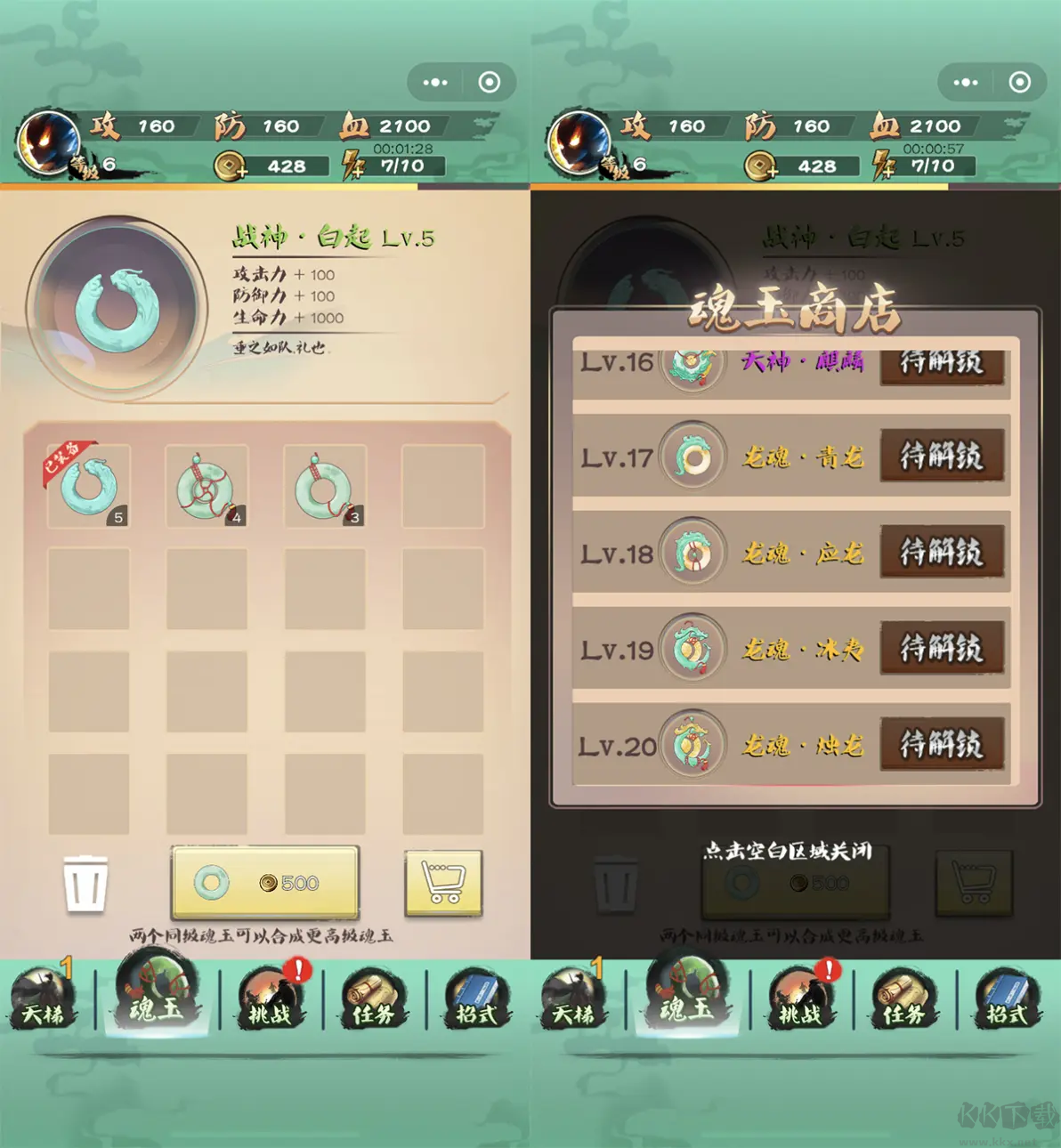
Task: Open the shop with the bright yellow cart button
Action: tap(443, 883)
